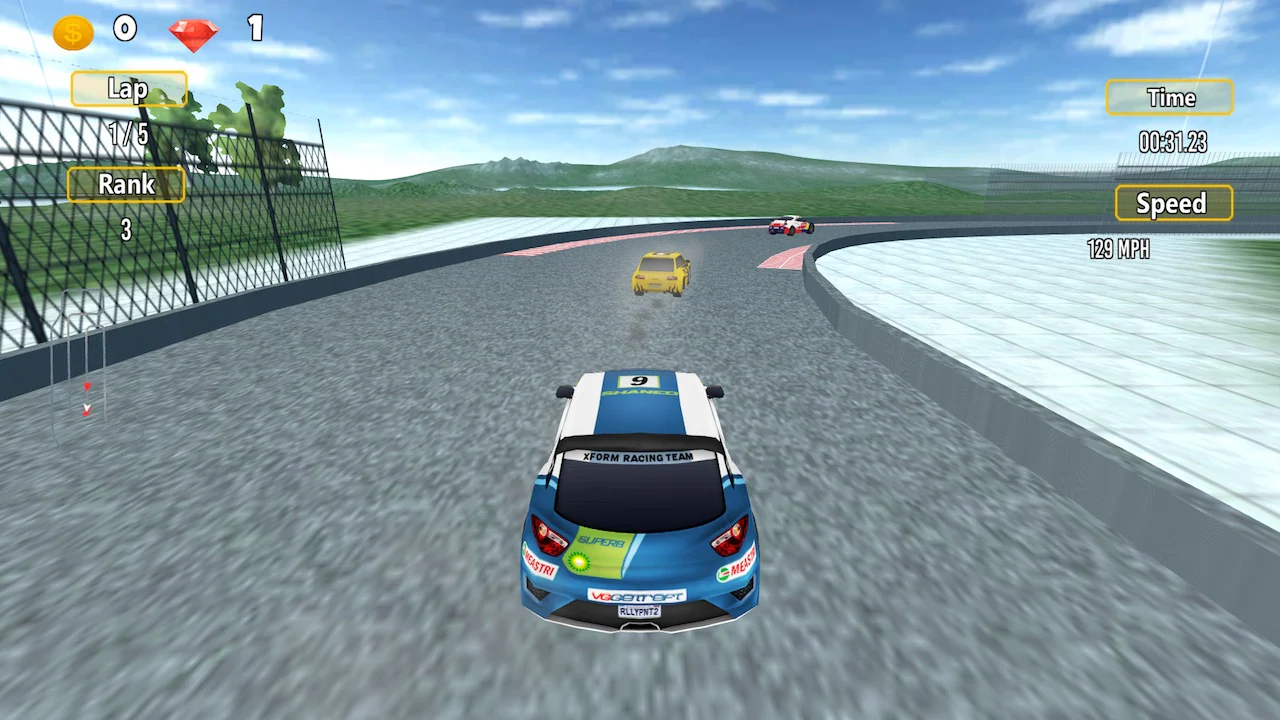Toggle the 129 MPH speed readout
Viewport: 1280px width, 720px height.
click(x=1117, y=249)
